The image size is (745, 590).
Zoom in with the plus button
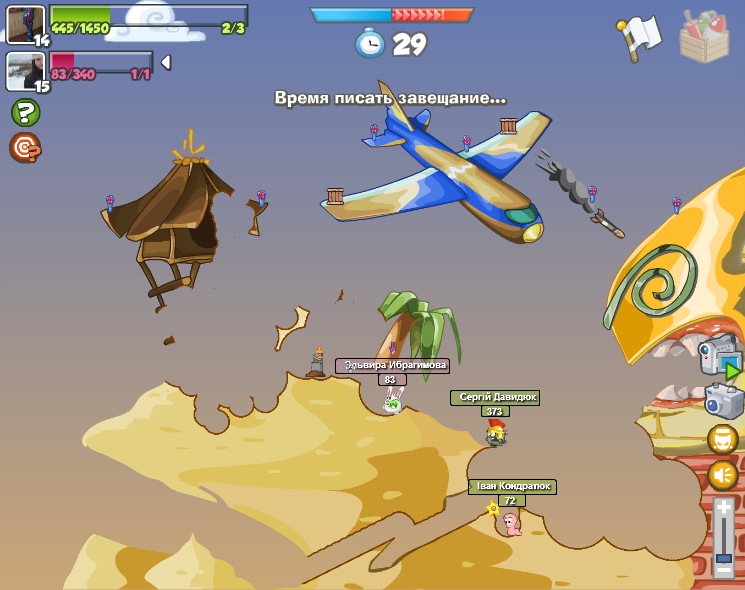click(x=723, y=509)
